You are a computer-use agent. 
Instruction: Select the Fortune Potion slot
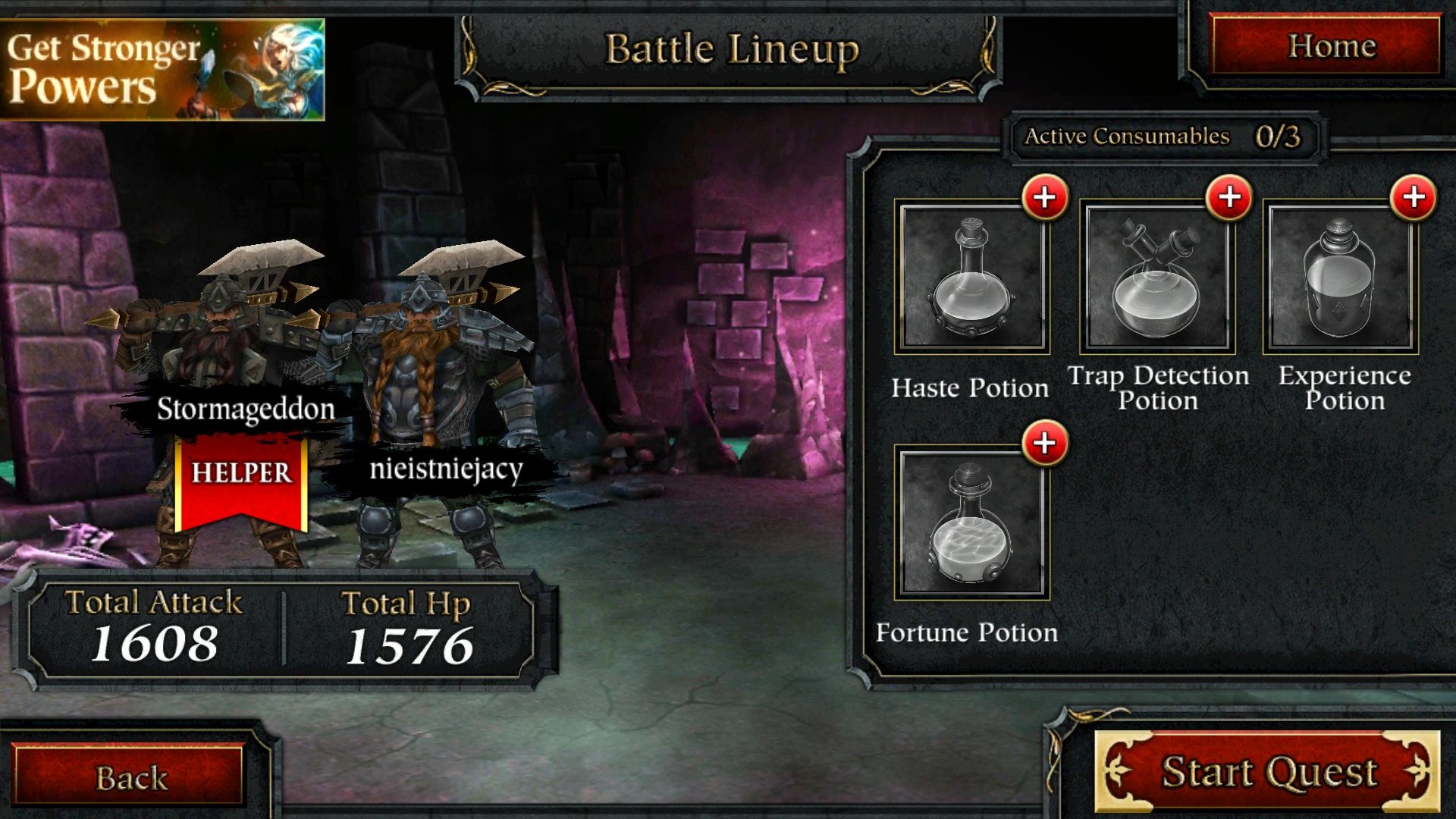click(x=972, y=523)
